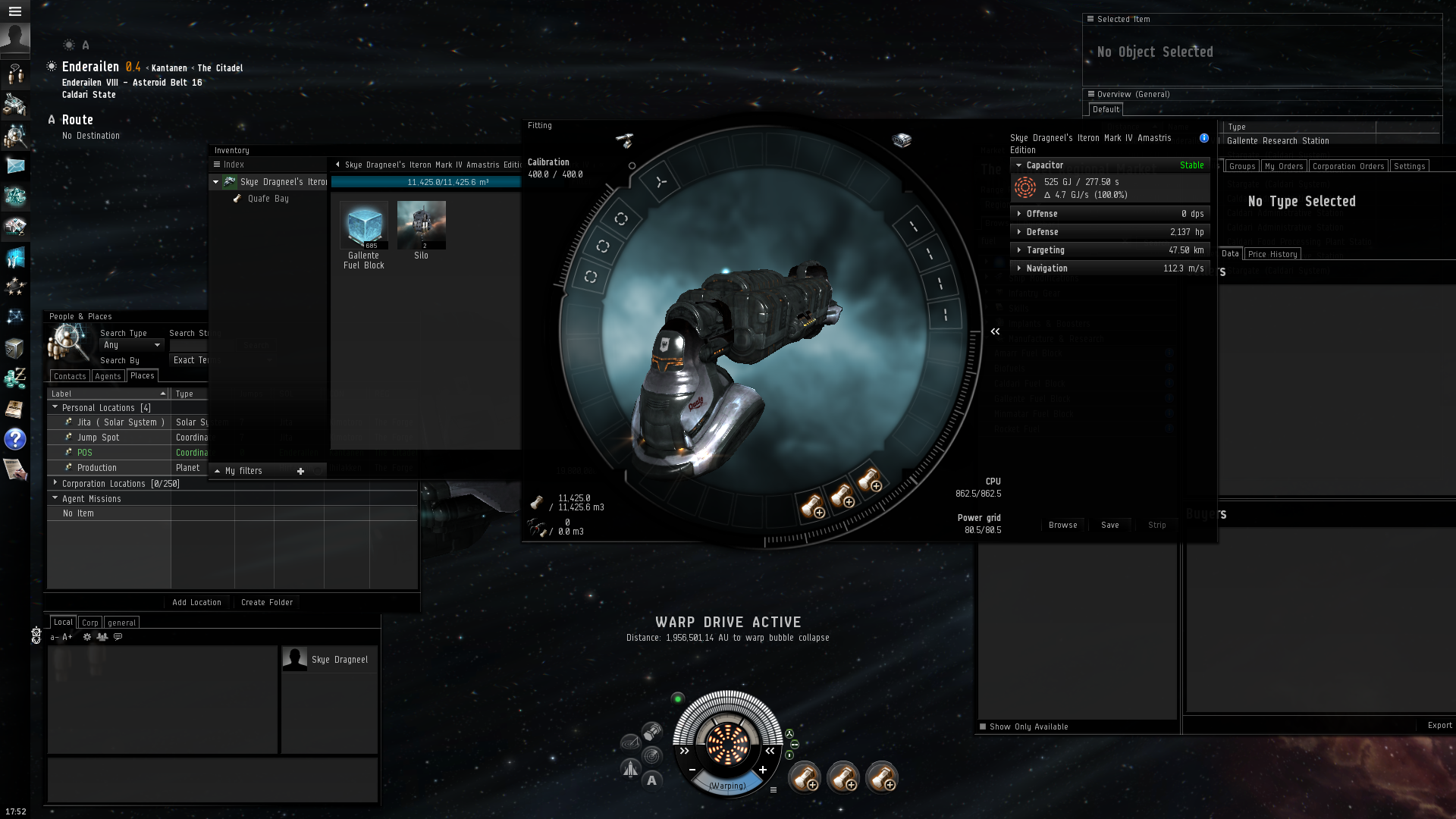
Task: Open the Neocom hamburger menu
Action: point(14,11)
